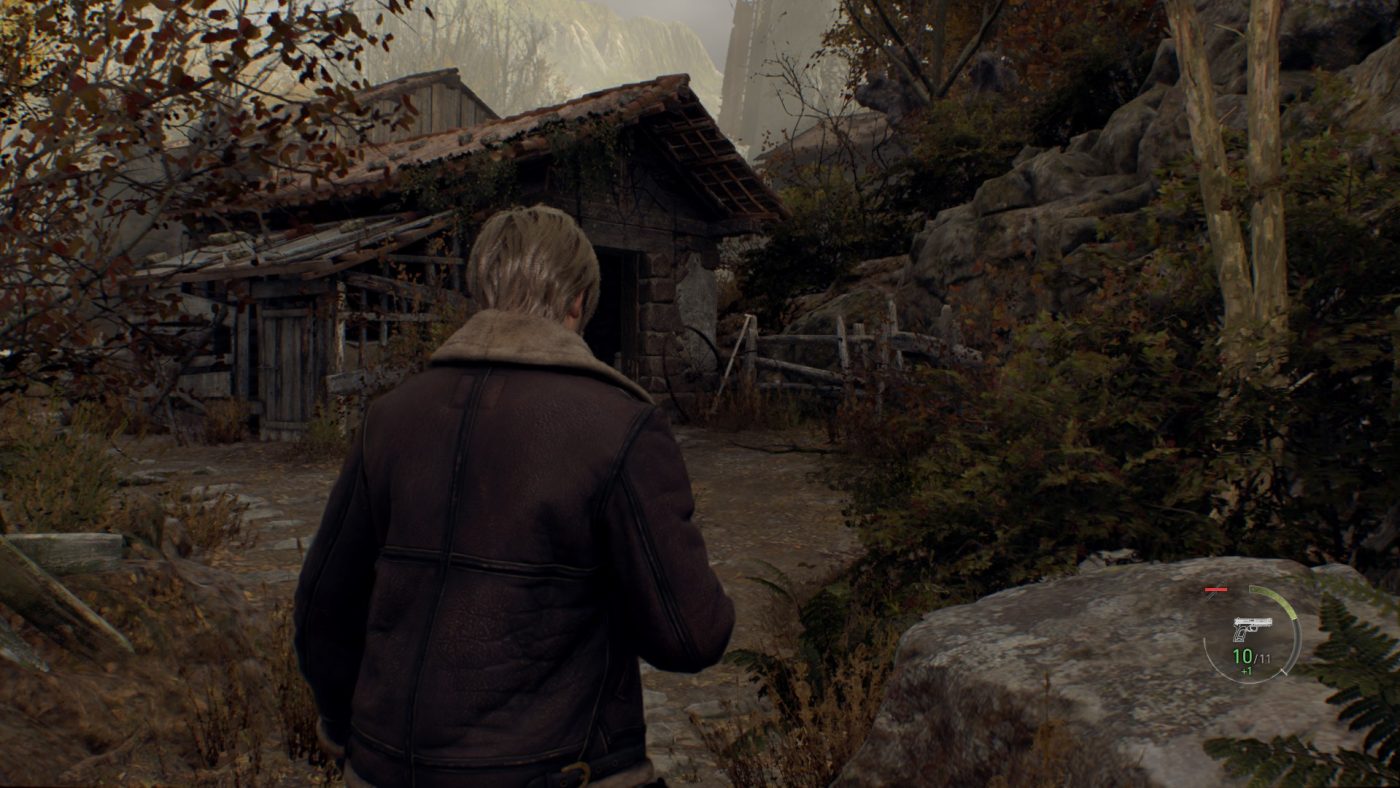
Task: Click the spare ammo count of 11
Action: click(1265, 657)
